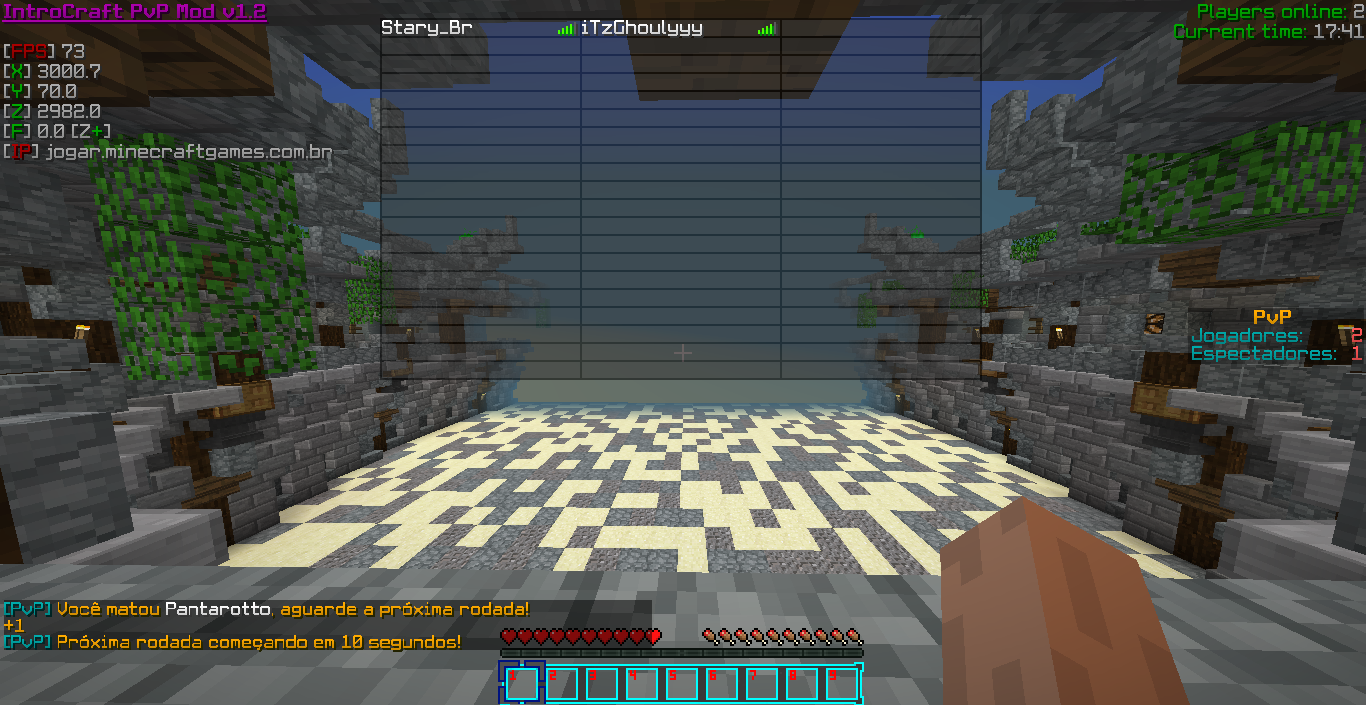Click hotbar slot 8

pyautogui.click(x=801, y=684)
